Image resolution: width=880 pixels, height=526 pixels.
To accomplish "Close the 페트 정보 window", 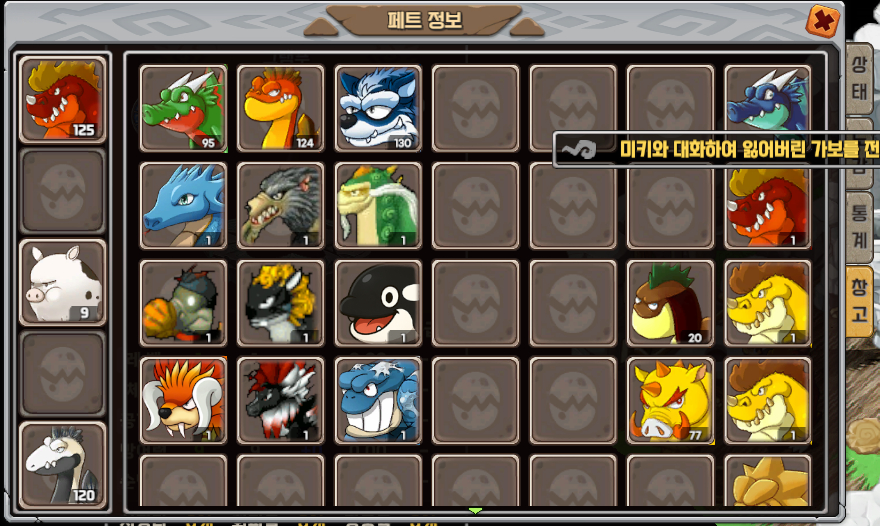I will point(822,20).
